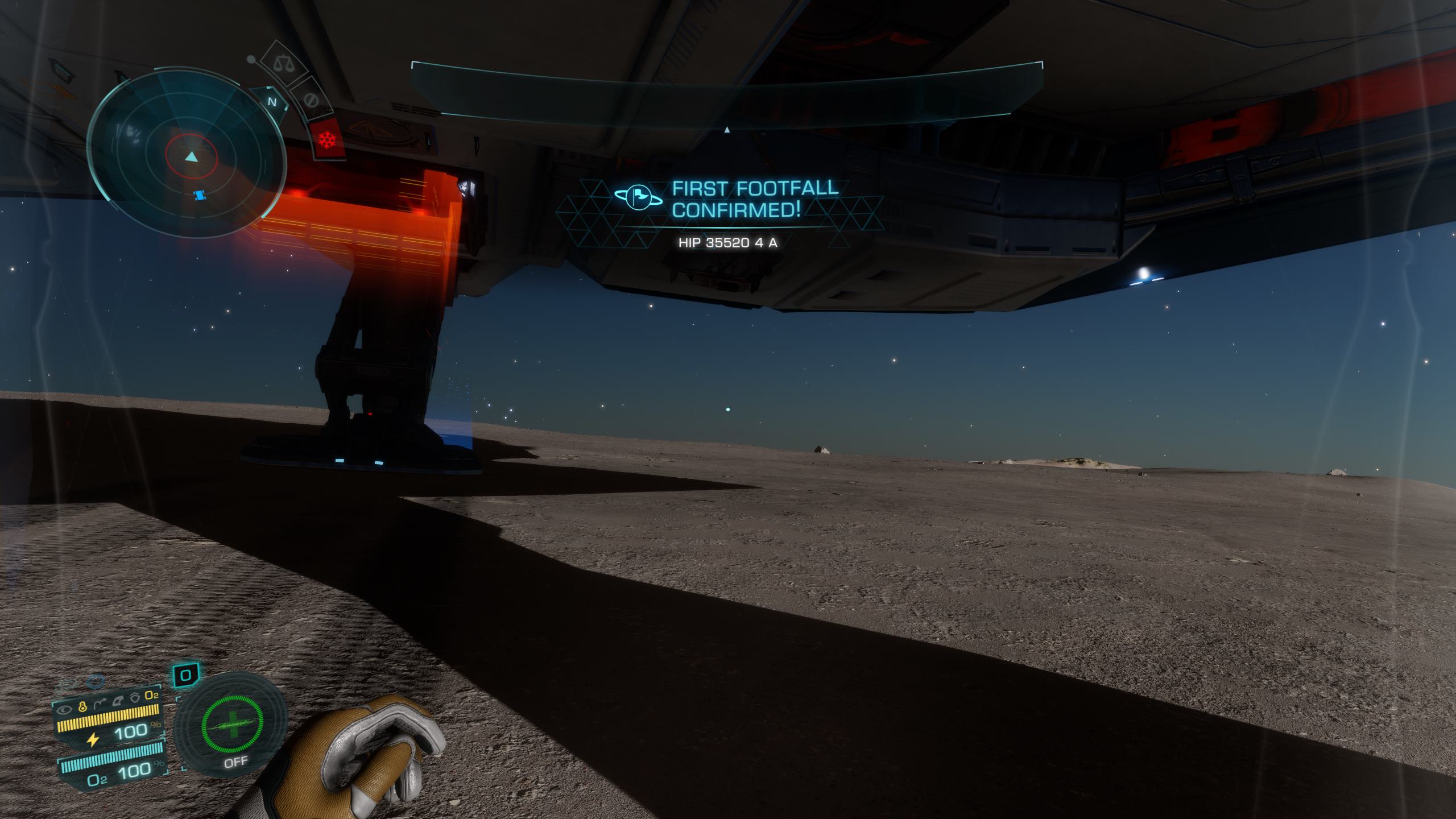The image size is (1456, 819).
Task: Click the eye night-vision suit icon
Action: pyautogui.click(x=65, y=709)
